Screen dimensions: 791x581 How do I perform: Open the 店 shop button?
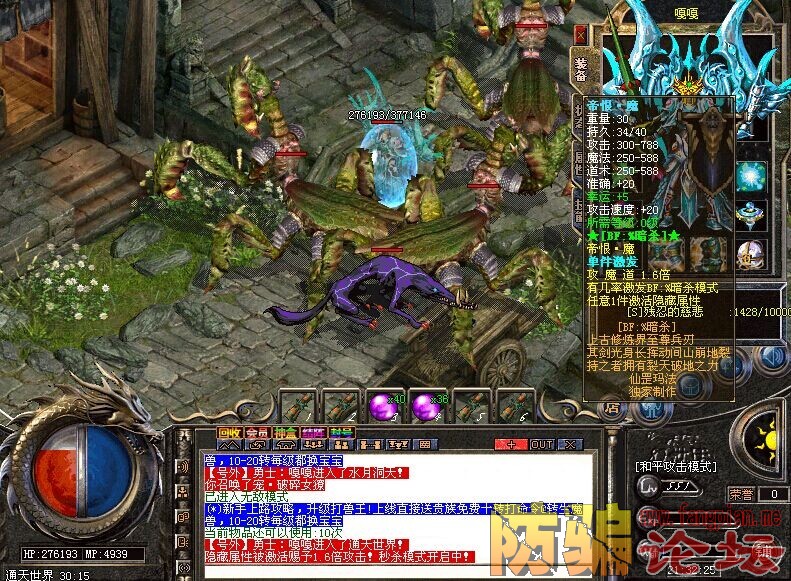pos(610,407)
